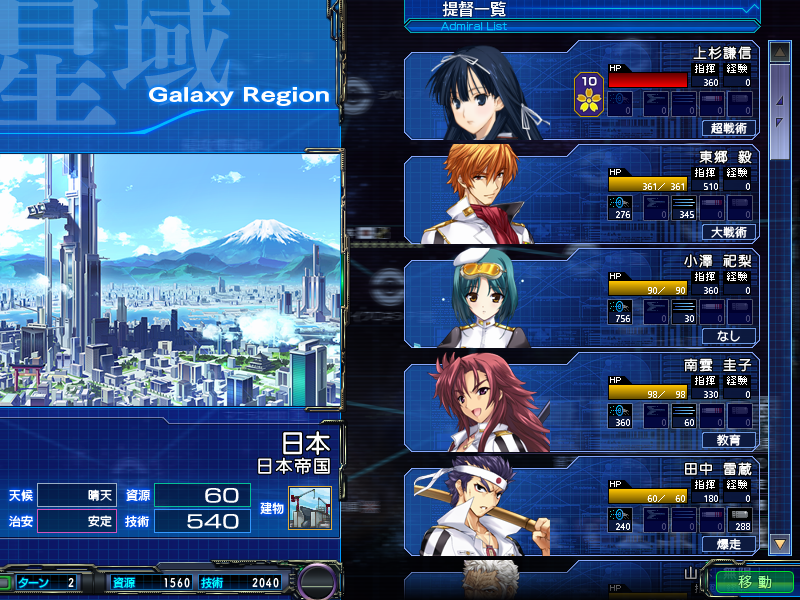The height and width of the screenshot is (600, 800).
Task: Click the 超戦術 skill label
Action: tap(729, 128)
